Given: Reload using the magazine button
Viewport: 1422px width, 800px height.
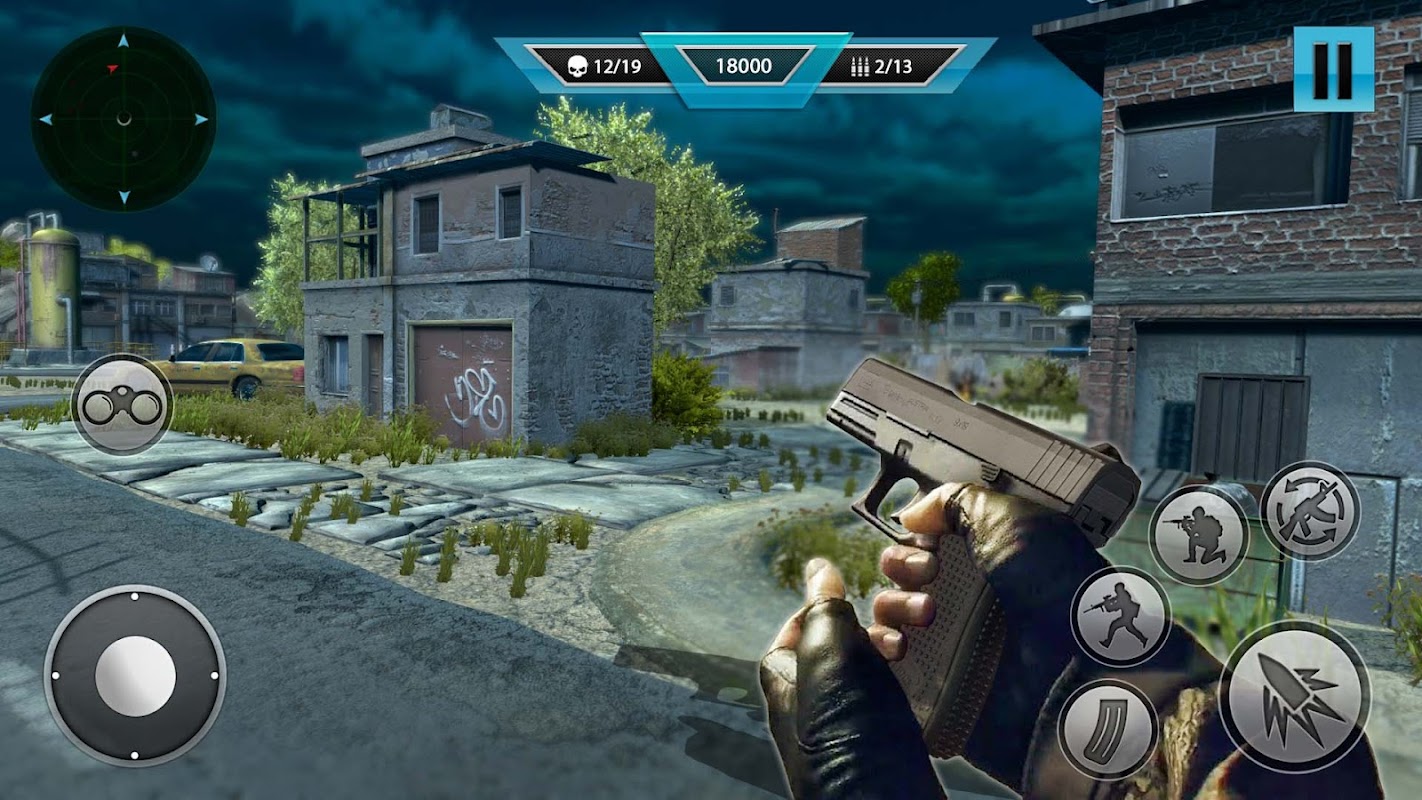Looking at the screenshot, I should [1108, 730].
